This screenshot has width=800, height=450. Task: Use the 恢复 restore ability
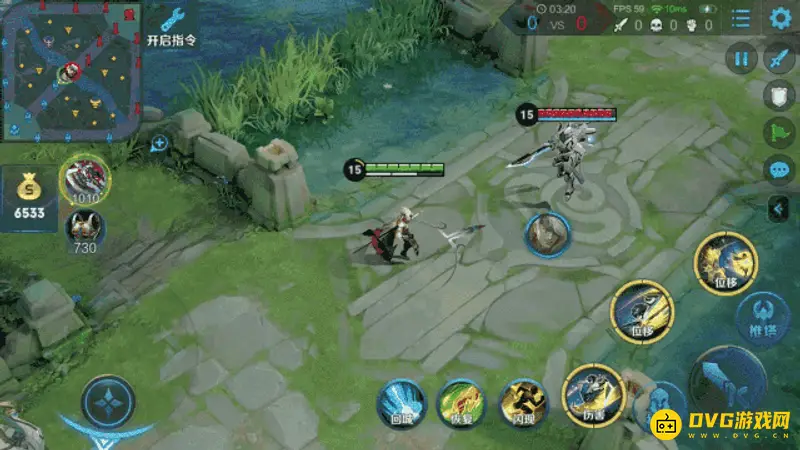(461, 402)
